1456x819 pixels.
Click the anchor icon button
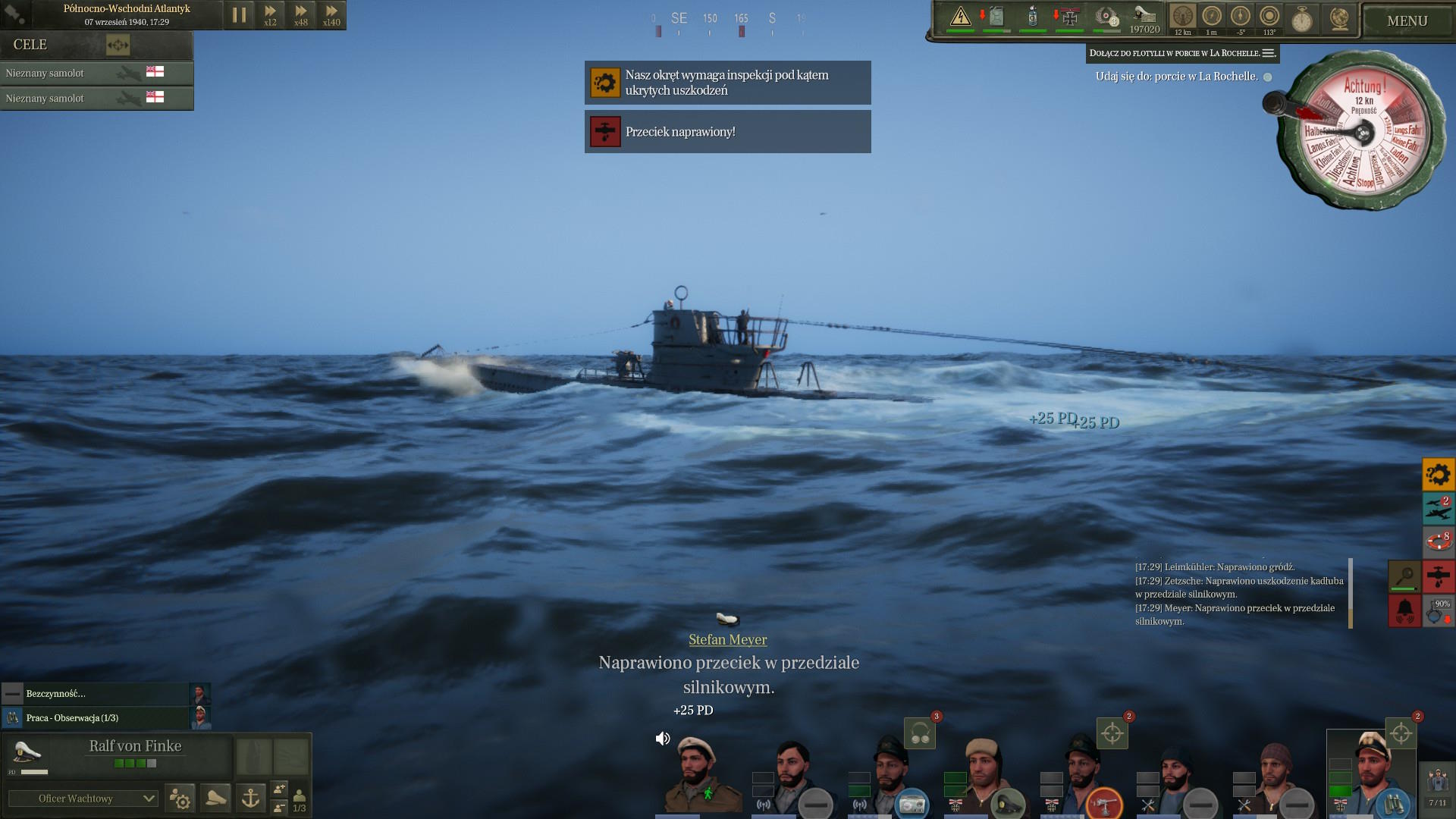250,798
